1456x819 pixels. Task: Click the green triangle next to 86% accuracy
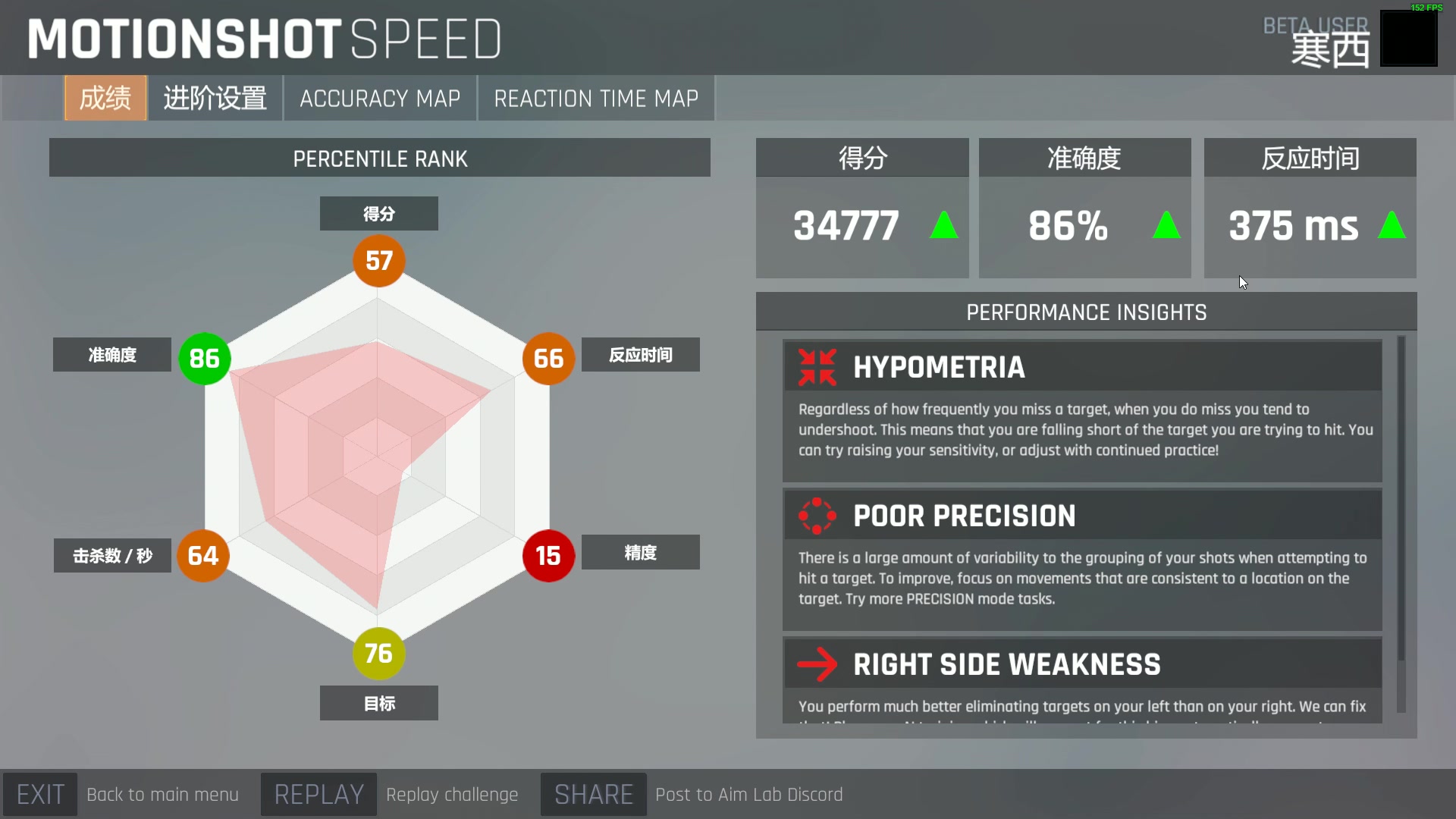[x=1166, y=225]
